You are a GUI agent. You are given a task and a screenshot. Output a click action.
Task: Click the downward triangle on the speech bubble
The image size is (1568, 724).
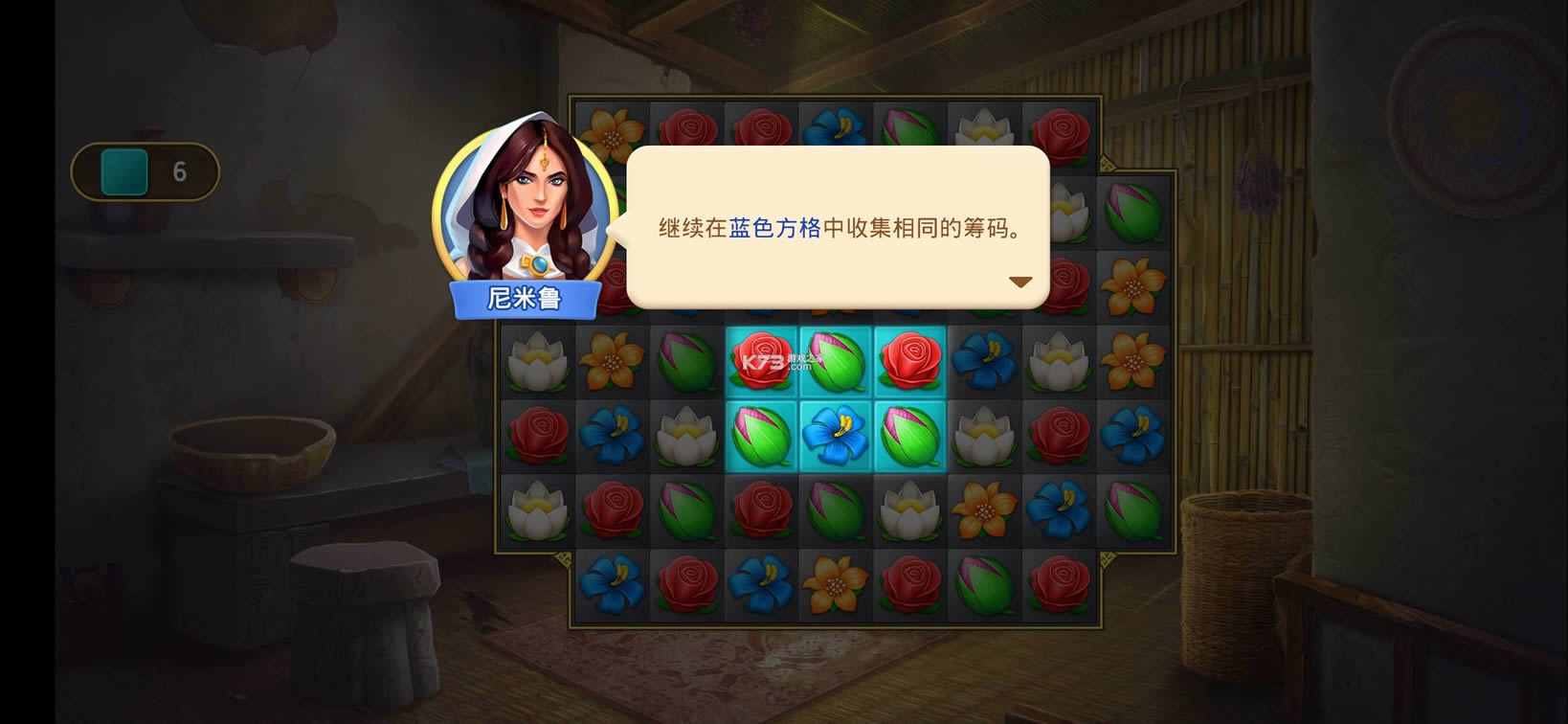click(1020, 281)
